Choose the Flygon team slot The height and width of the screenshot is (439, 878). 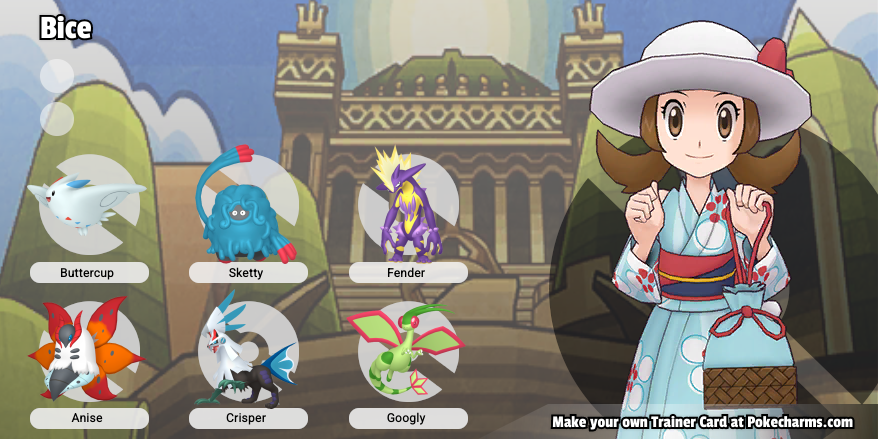(x=407, y=352)
